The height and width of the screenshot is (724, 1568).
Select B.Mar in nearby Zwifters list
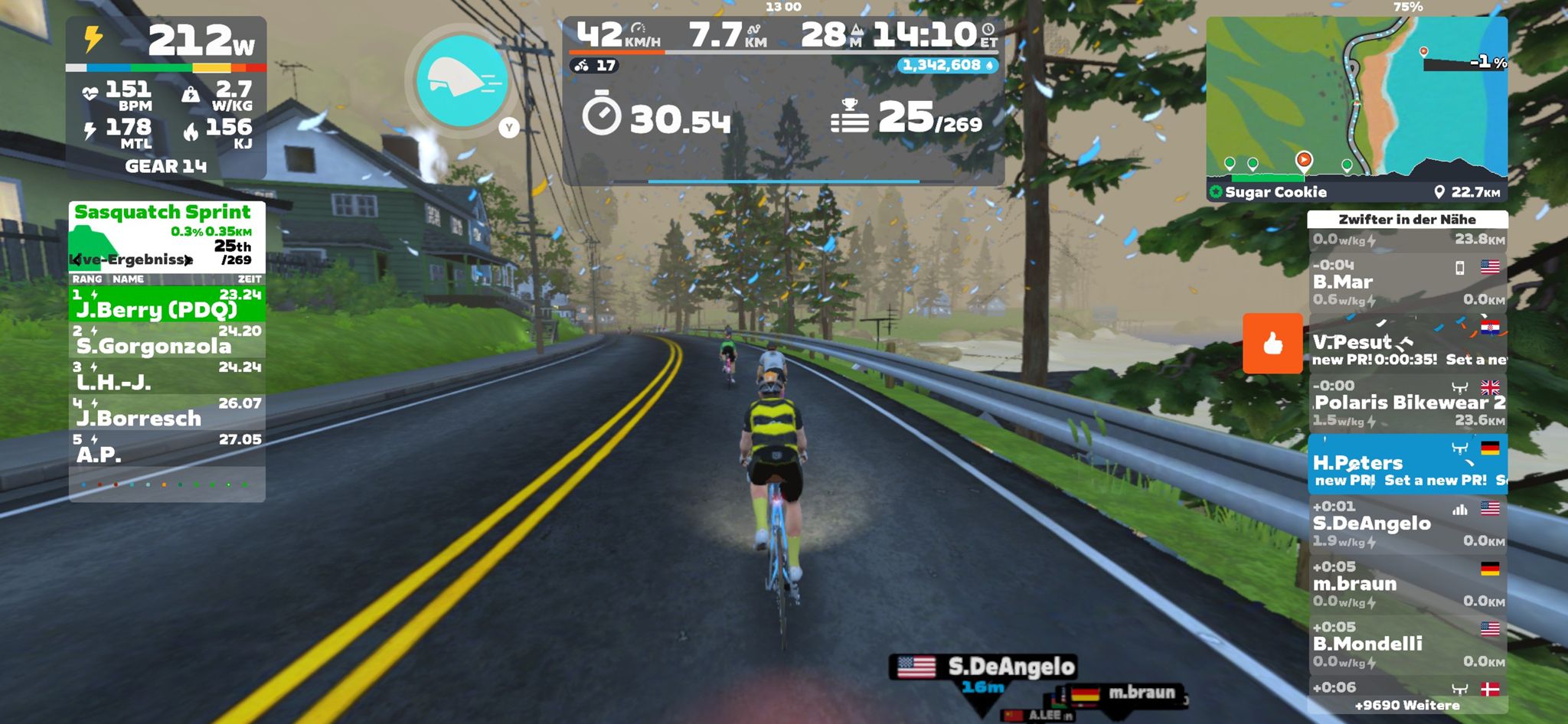click(1407, 282)
